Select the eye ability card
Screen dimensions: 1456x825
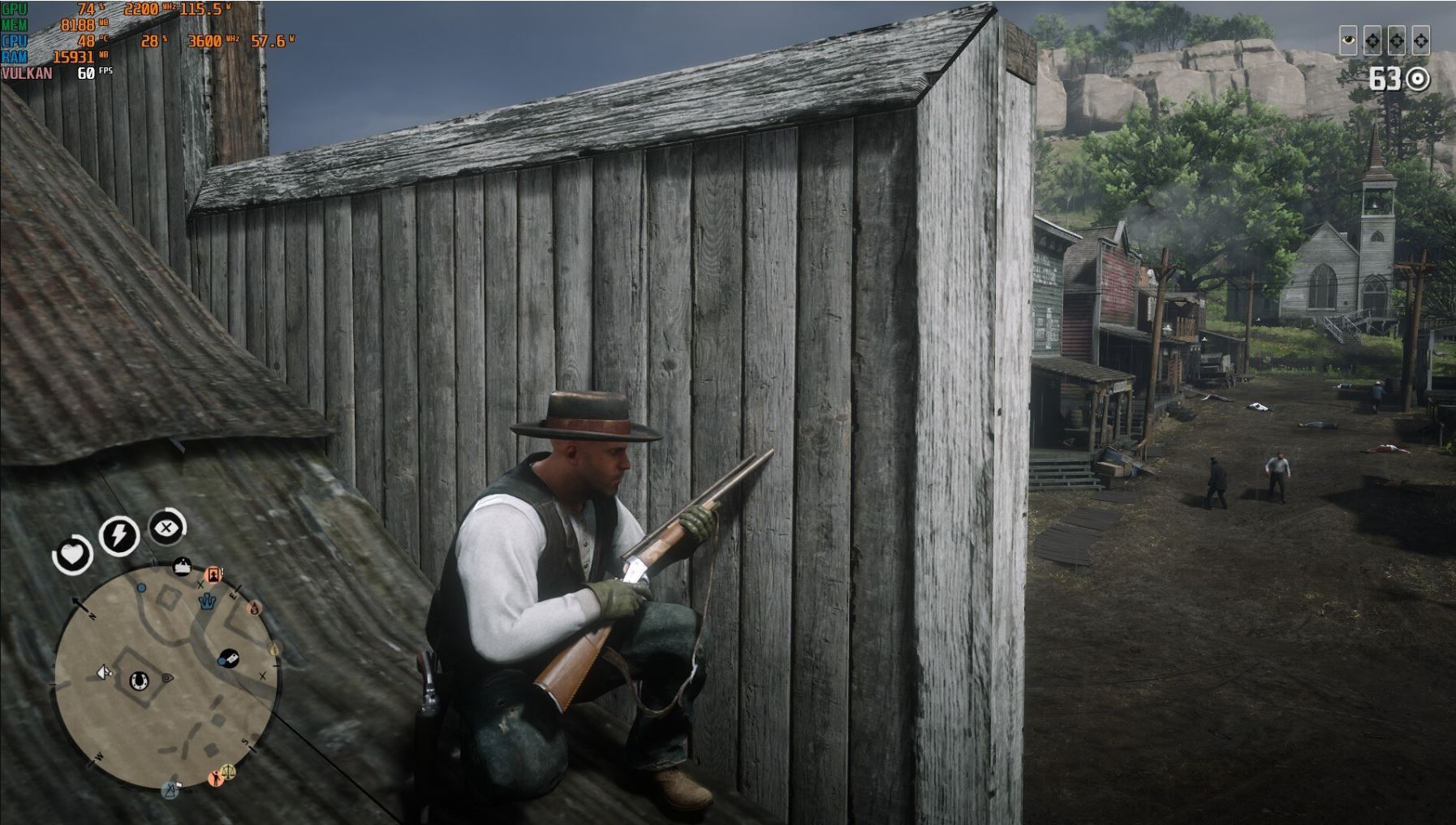click(1348, 40)
